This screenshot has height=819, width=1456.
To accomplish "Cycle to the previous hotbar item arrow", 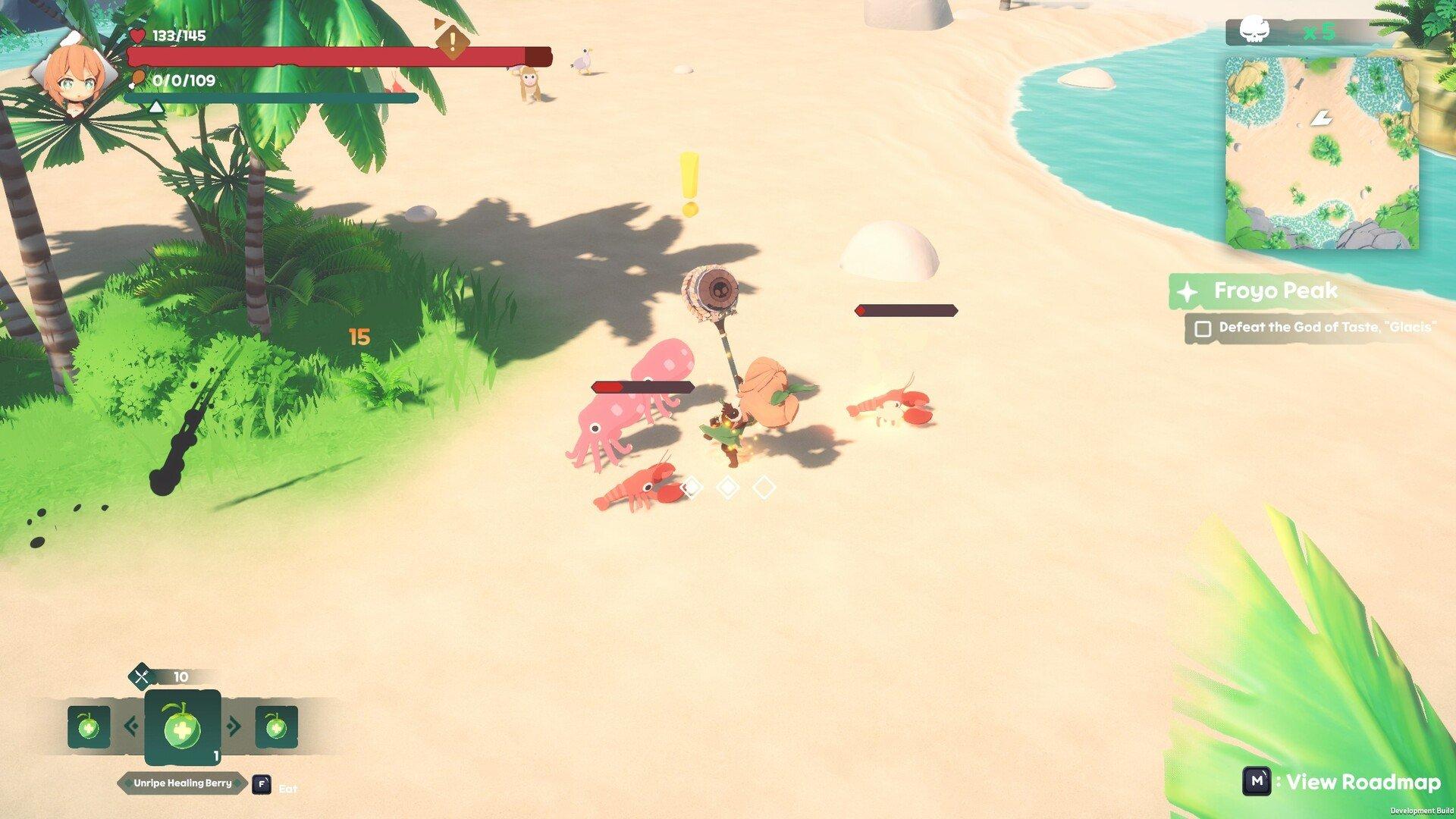I will [131, 726].
